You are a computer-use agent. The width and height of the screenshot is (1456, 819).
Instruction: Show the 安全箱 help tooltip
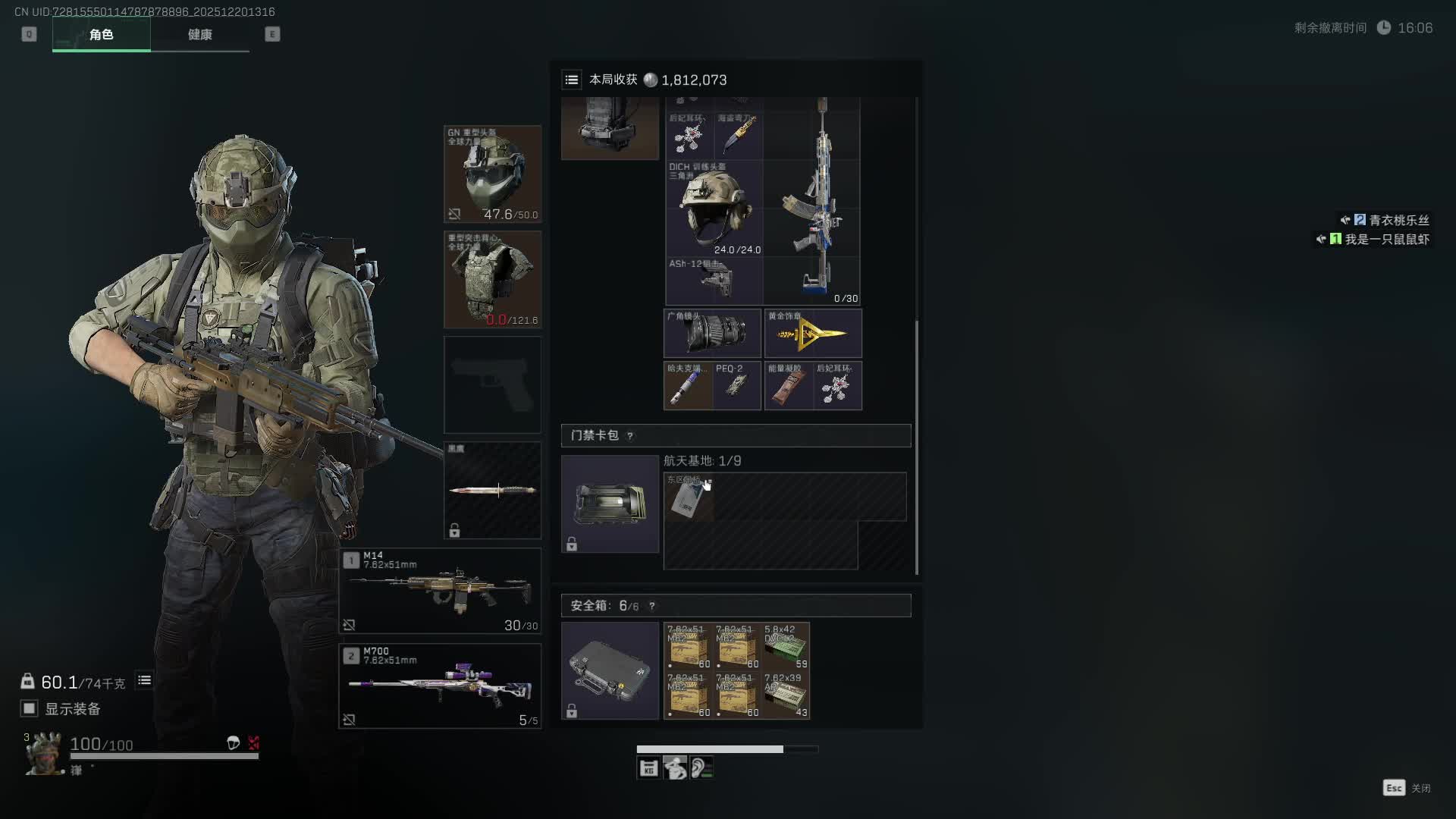point(651,606)
